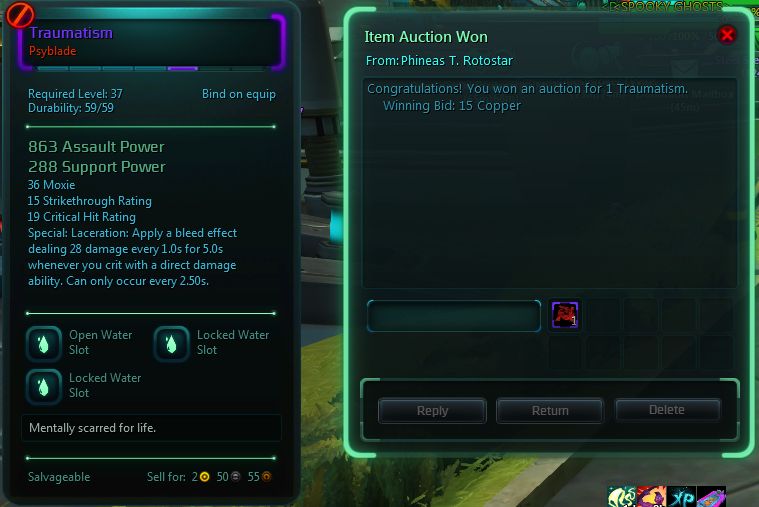Screen dimensions: 759x507
Task: Take the Traumatism attachment from the mail
Action: [565, 316]
